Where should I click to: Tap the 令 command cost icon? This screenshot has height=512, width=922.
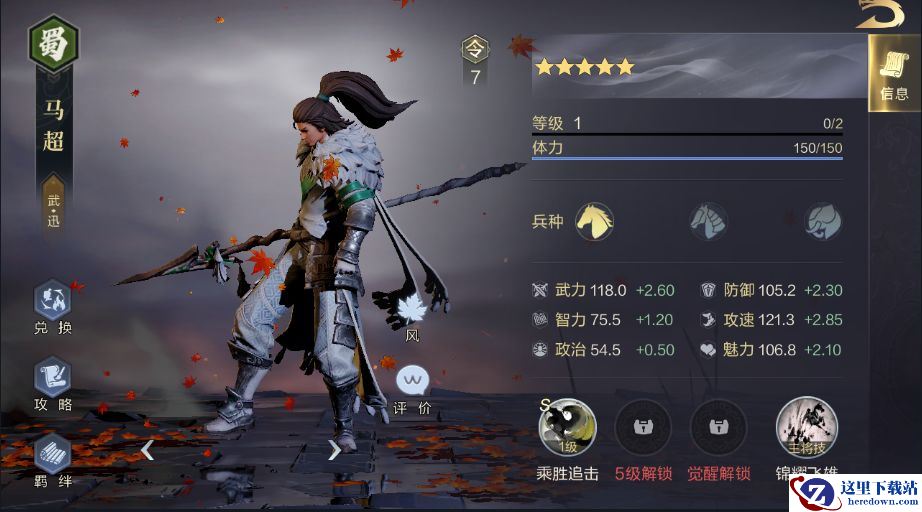[x=475, y=48]
